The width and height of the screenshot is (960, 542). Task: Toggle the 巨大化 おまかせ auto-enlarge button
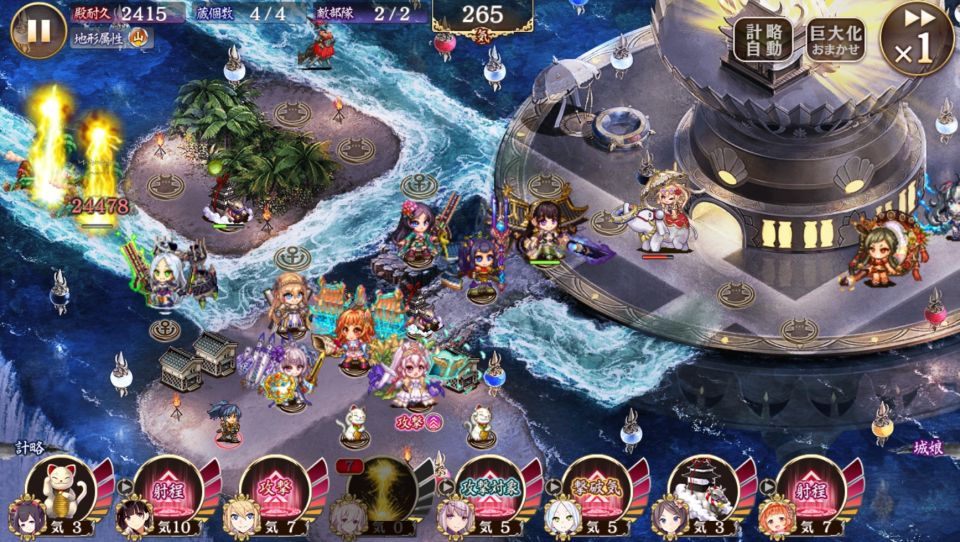[x=836, y=39]
